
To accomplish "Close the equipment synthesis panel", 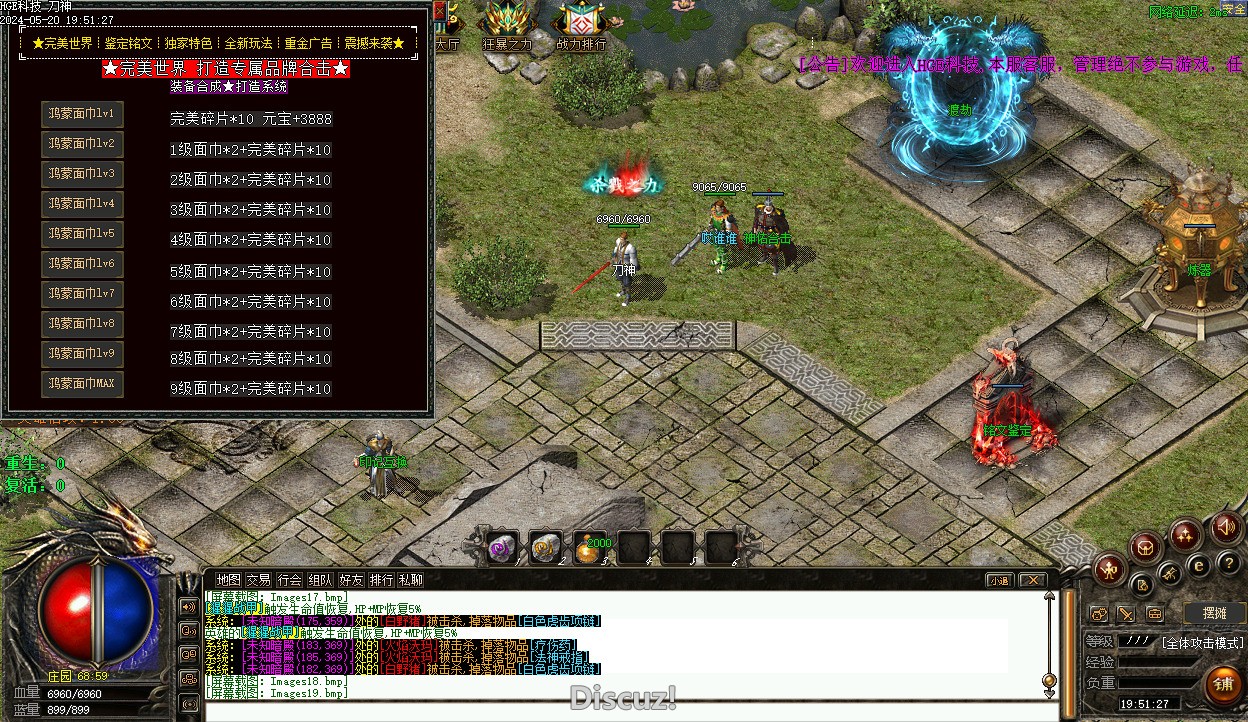I will [440, 9].
